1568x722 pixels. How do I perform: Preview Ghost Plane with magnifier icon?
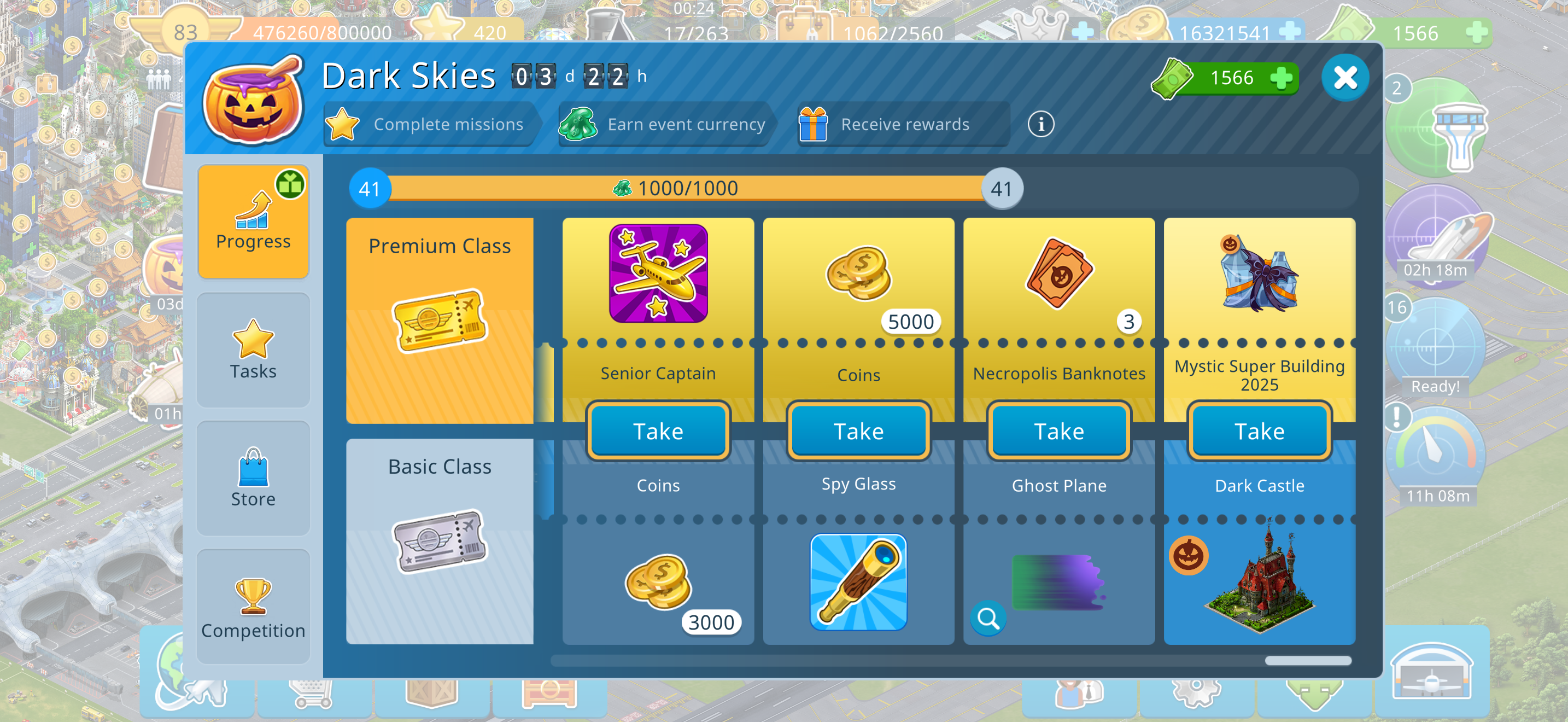pyautogui.click(x=988, y=619)
